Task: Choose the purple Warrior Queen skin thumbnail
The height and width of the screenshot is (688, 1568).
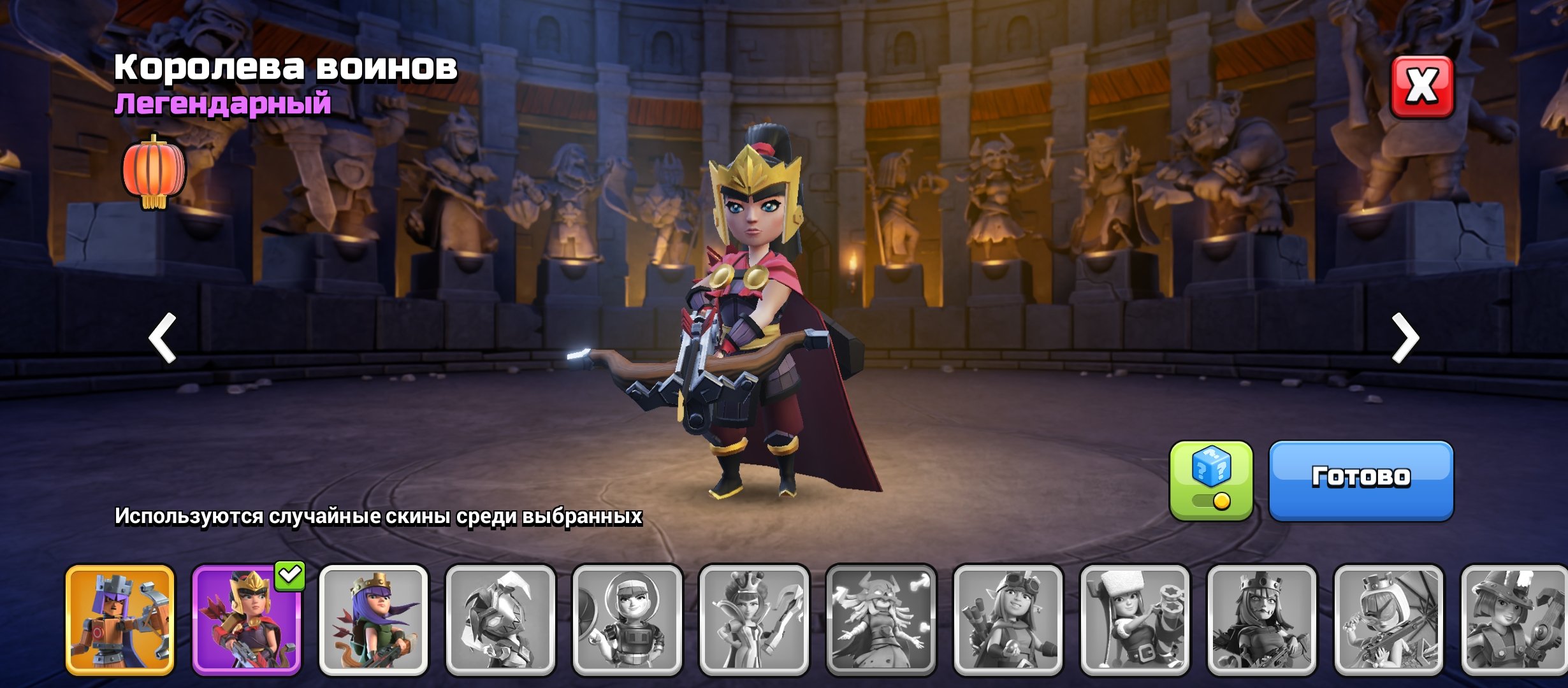Action: tap(247, 619)
